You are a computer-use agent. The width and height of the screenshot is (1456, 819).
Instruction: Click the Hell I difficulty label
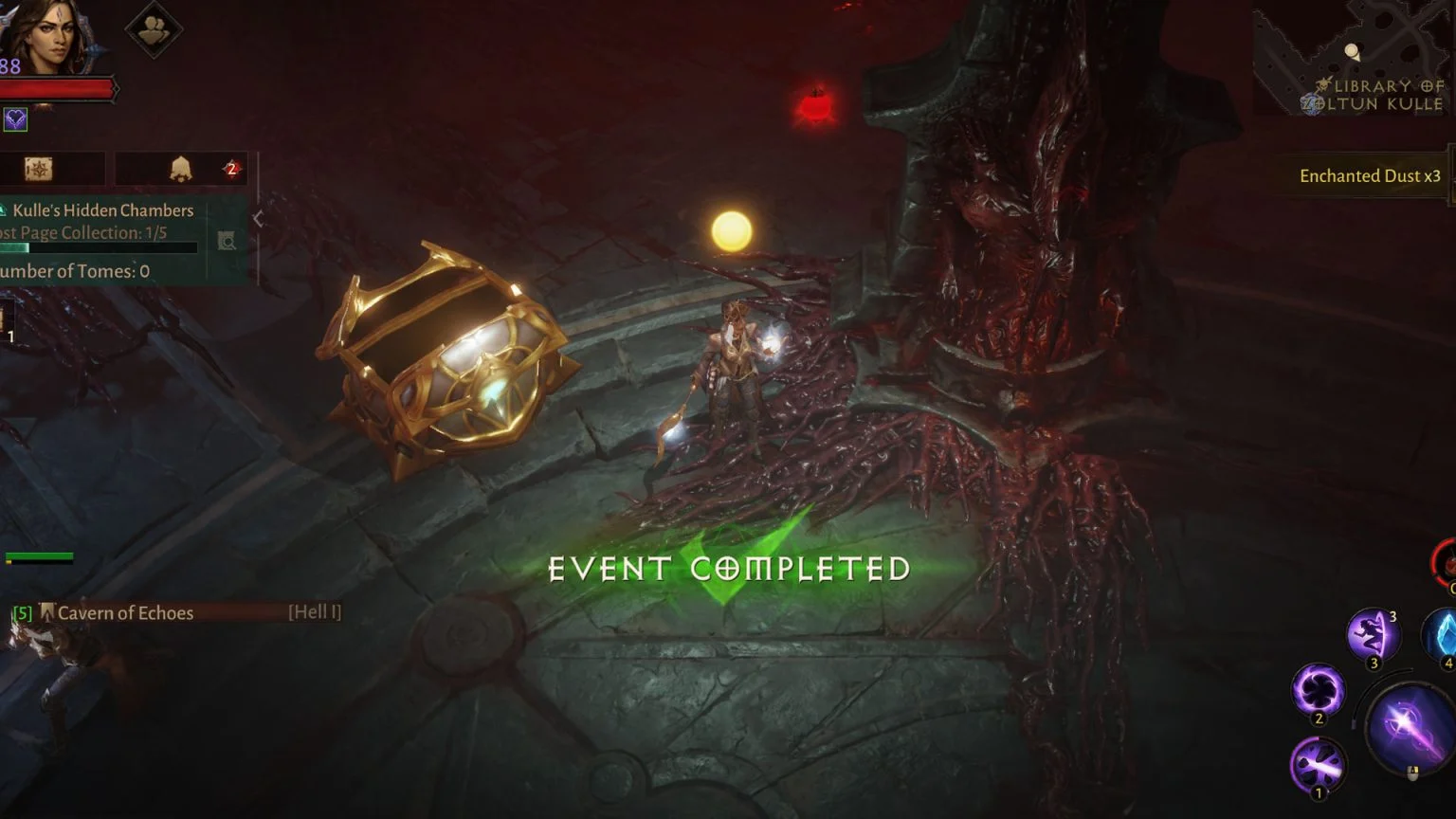point(313,611)
